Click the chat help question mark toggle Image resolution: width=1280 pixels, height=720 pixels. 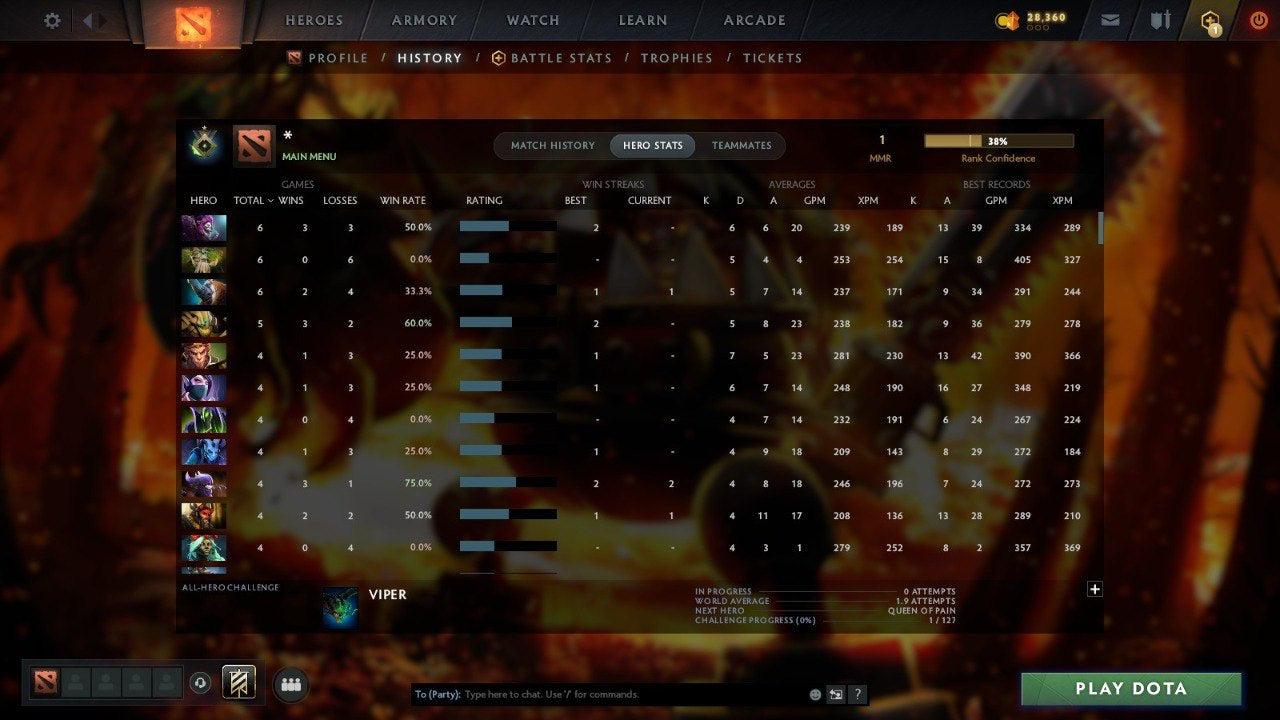857,694
